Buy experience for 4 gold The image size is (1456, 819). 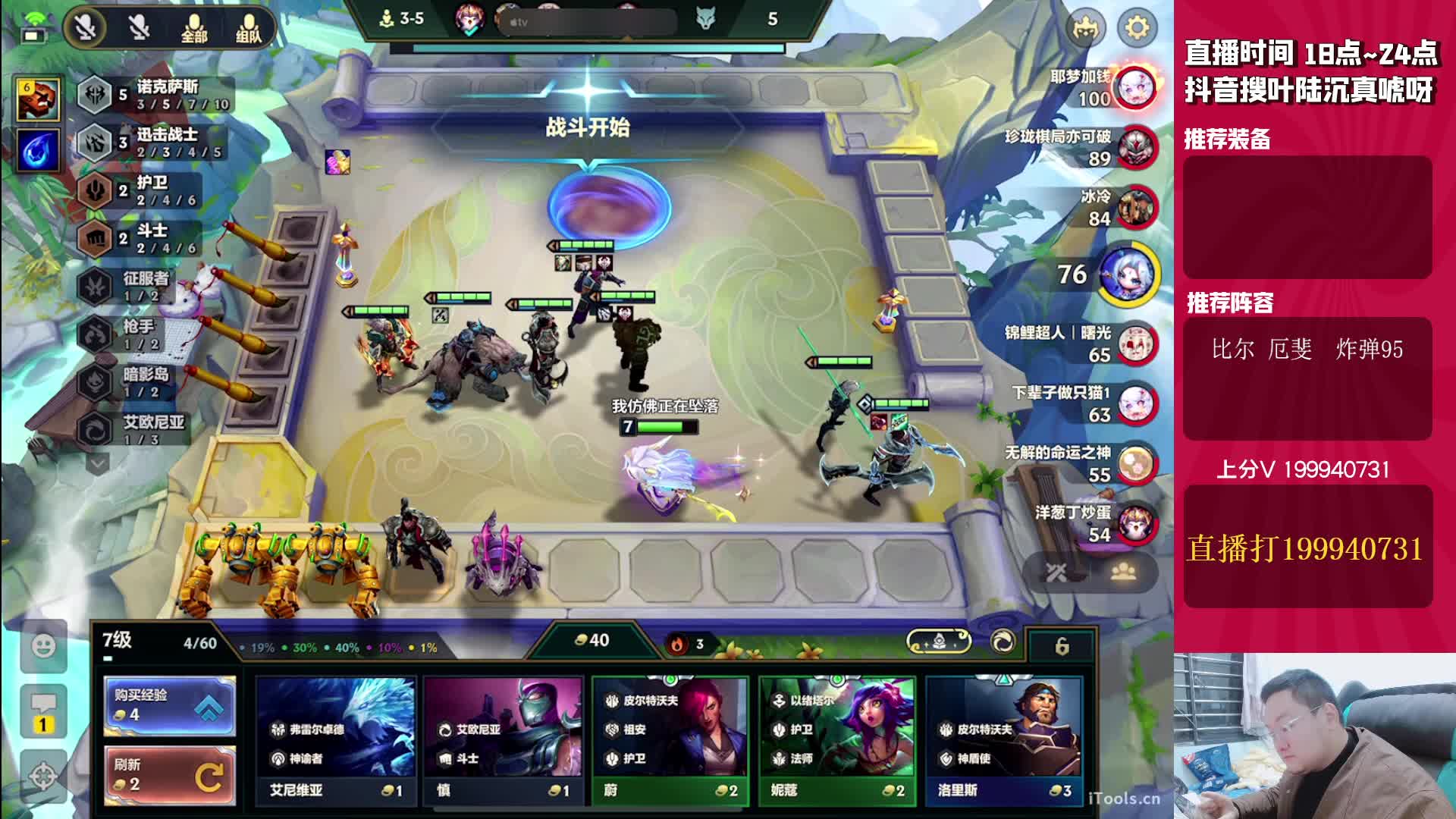point(169,705)
